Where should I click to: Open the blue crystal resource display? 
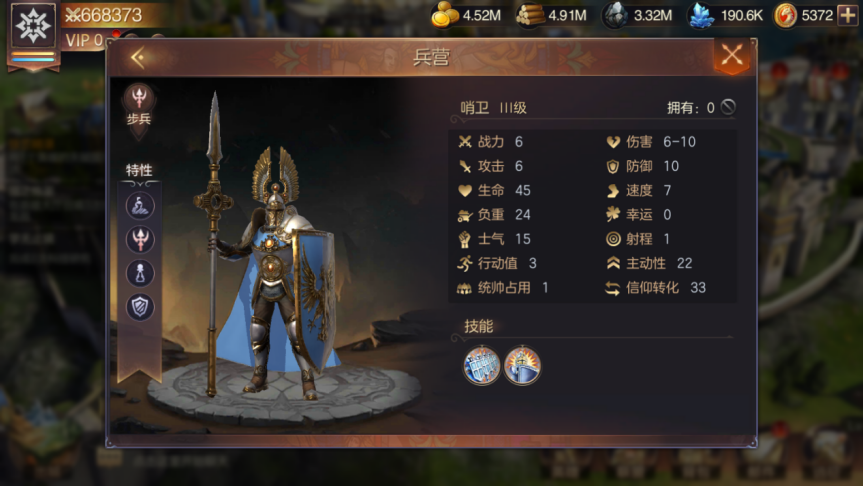[x=726, y=15]
